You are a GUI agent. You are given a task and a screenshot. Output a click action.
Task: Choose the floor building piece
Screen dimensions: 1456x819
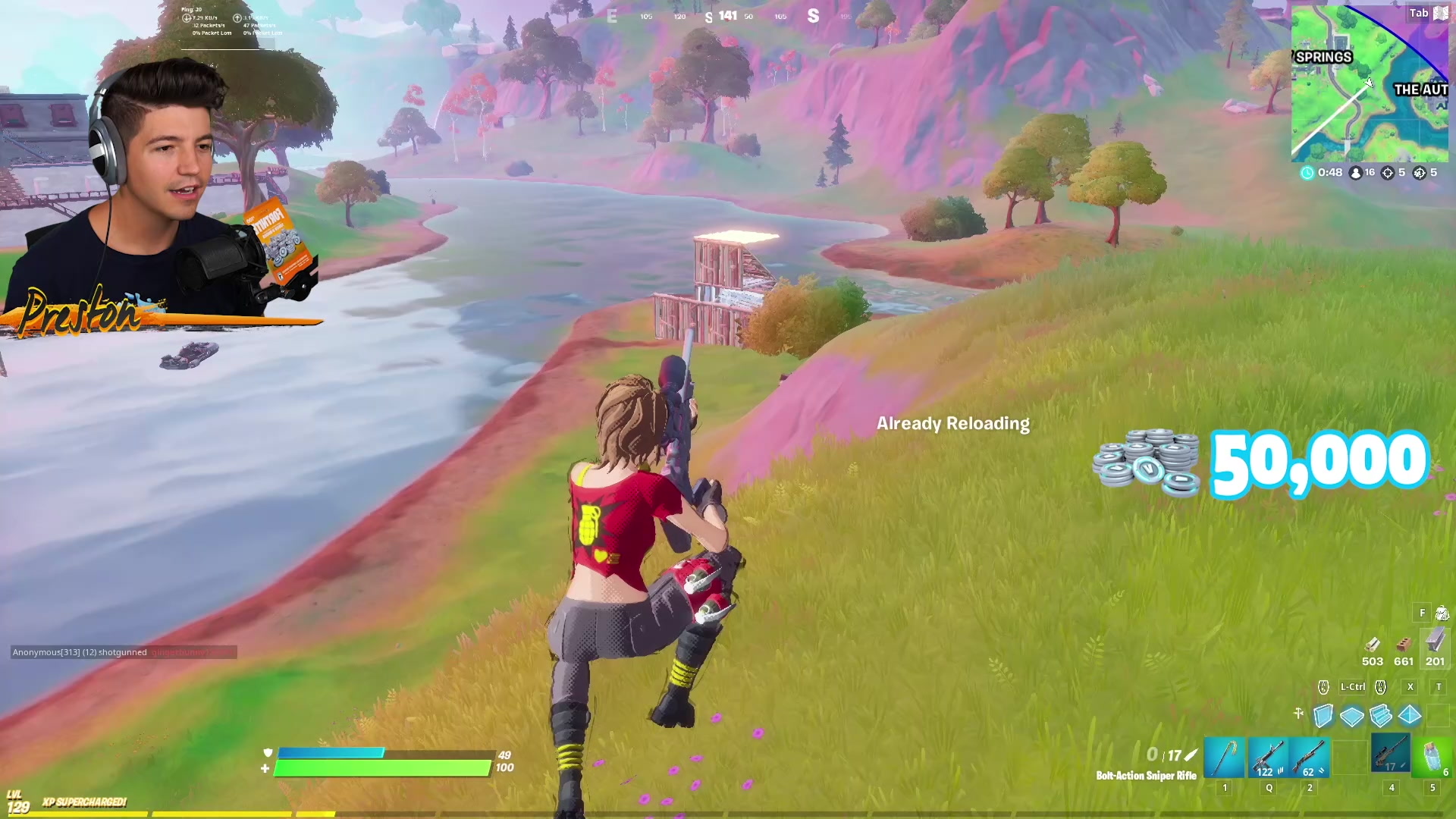tap(1352, 716)
